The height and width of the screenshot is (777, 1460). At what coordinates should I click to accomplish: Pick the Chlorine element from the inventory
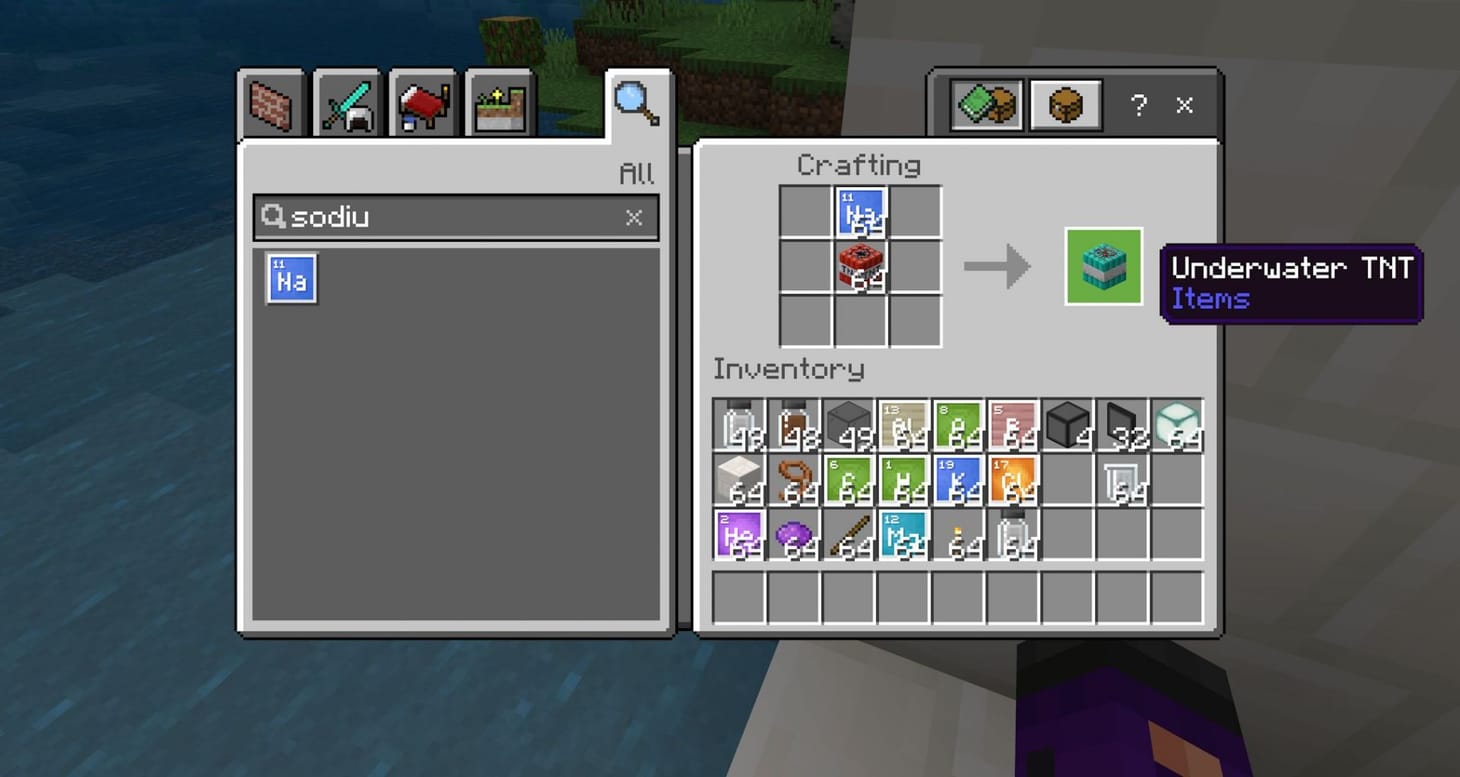pyautogui.click(x=1015, y=478)
